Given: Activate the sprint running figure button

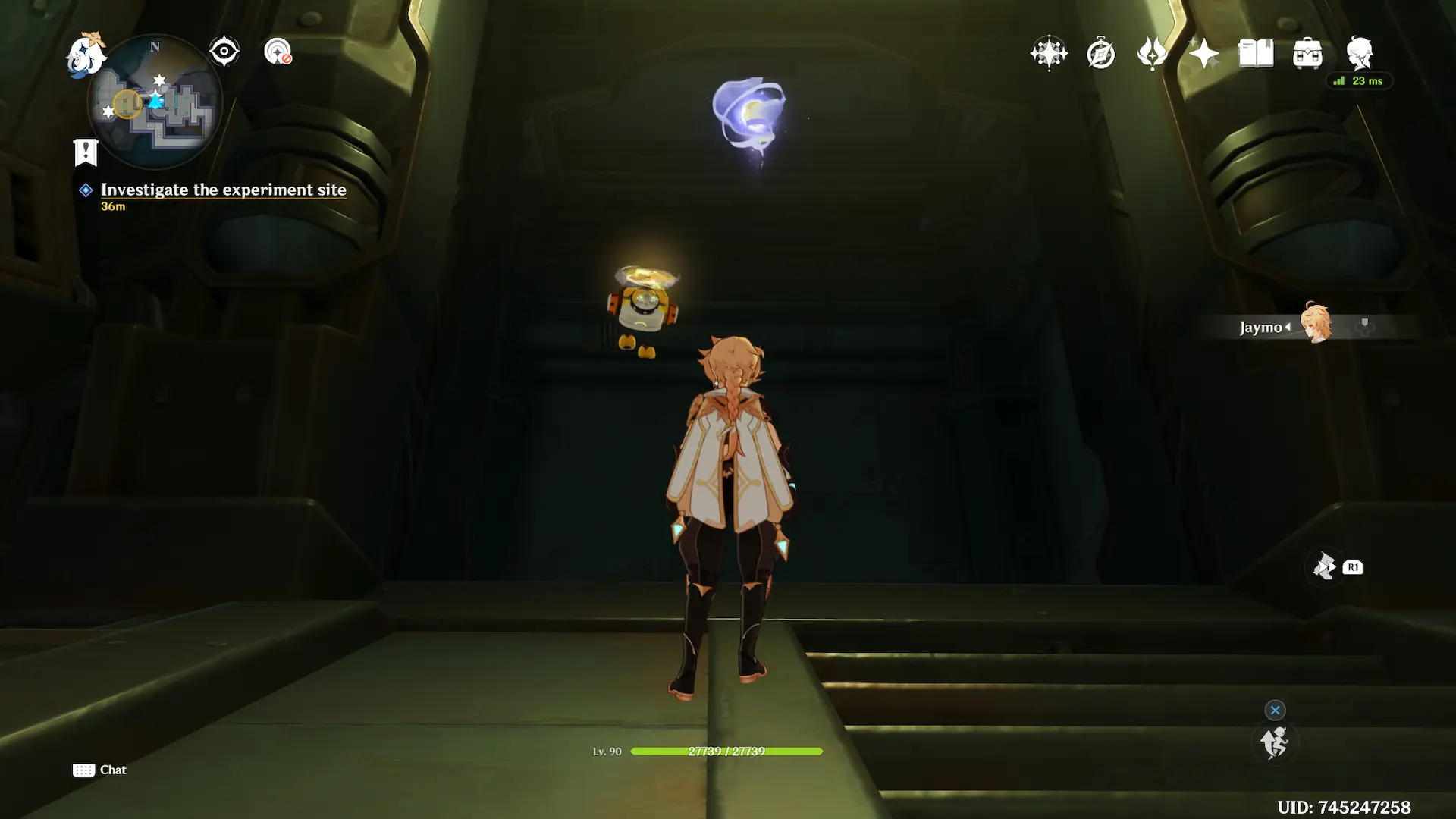Looking at the screenshot, I should tap(1274, 742).
